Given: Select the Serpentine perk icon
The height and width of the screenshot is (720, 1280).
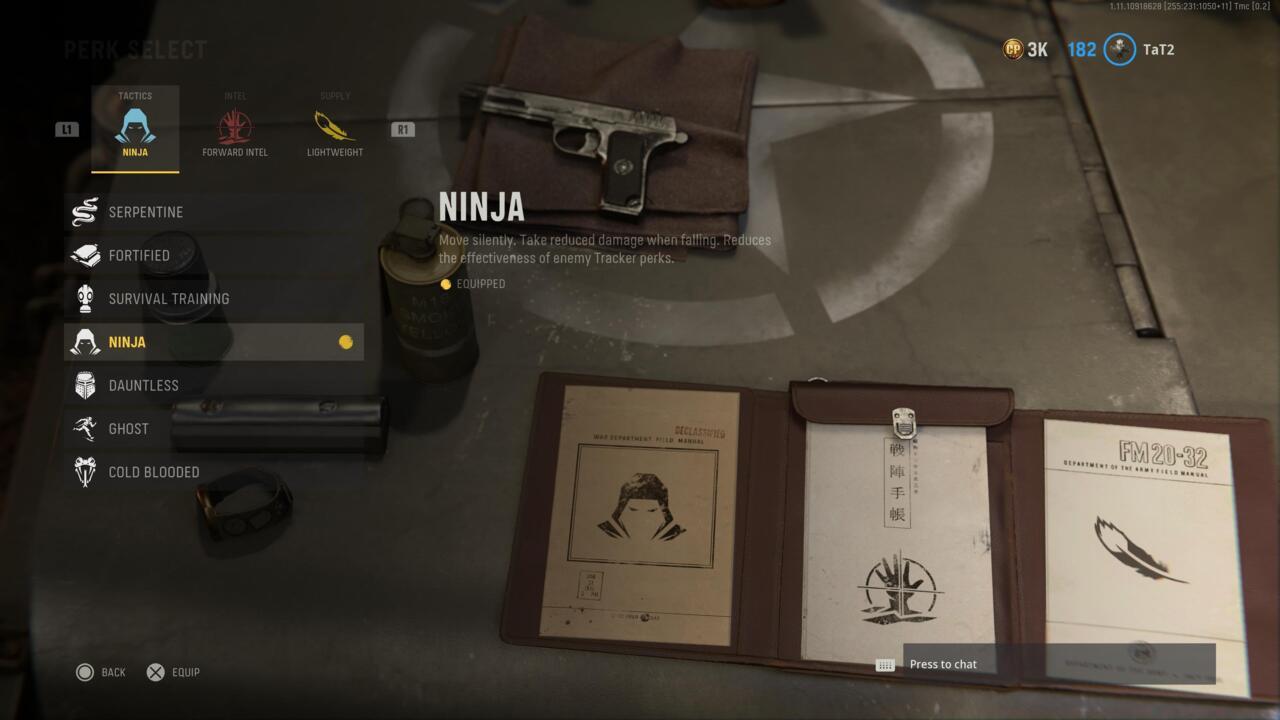Looking at the screenshot, I should coord(85,212).
